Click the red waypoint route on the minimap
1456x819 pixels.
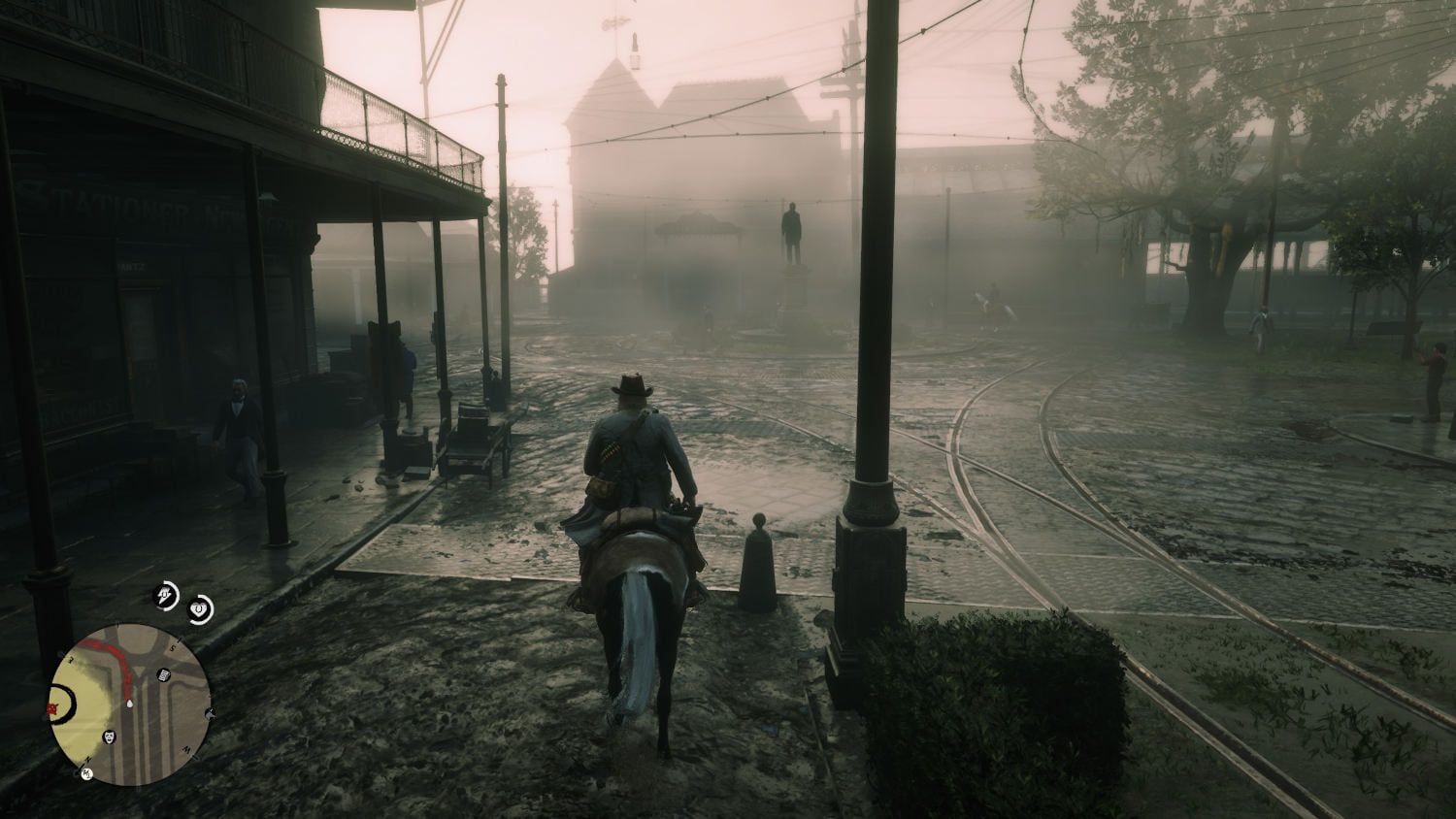[124, 664]
